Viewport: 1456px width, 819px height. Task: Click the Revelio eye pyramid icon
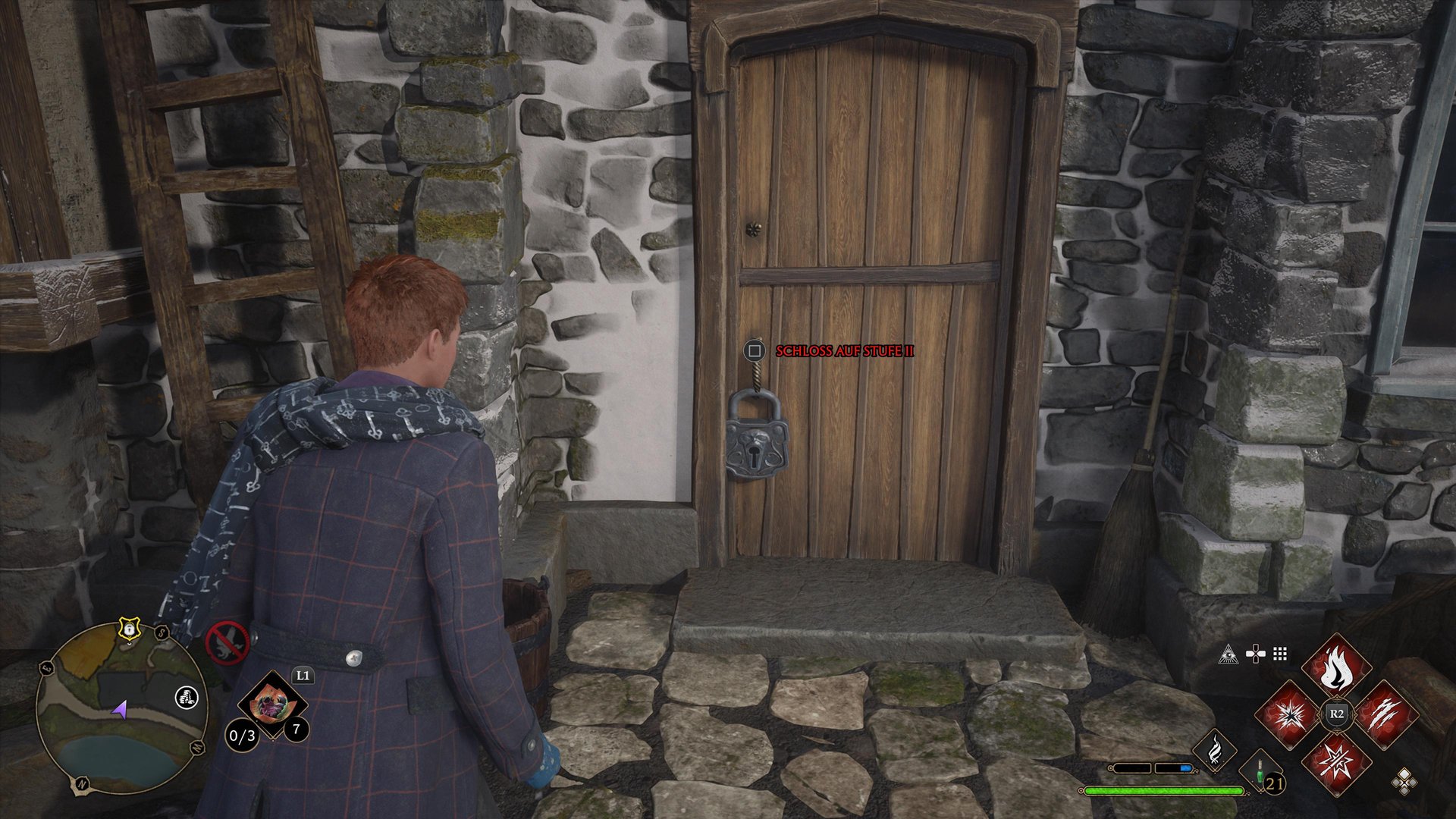pos(1228,655)
